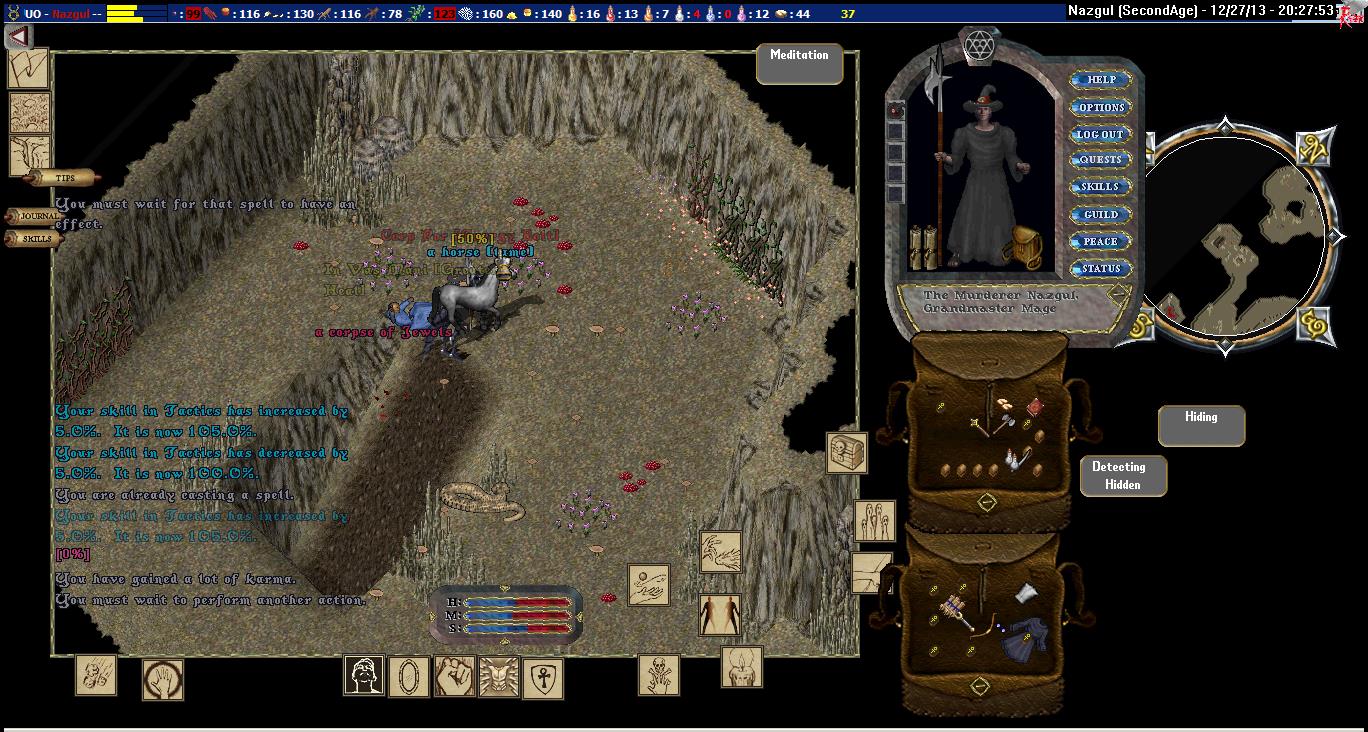Screen dimensions: 1368x732
Task: Open the TIPS scroll
Action: pos(63,178)
